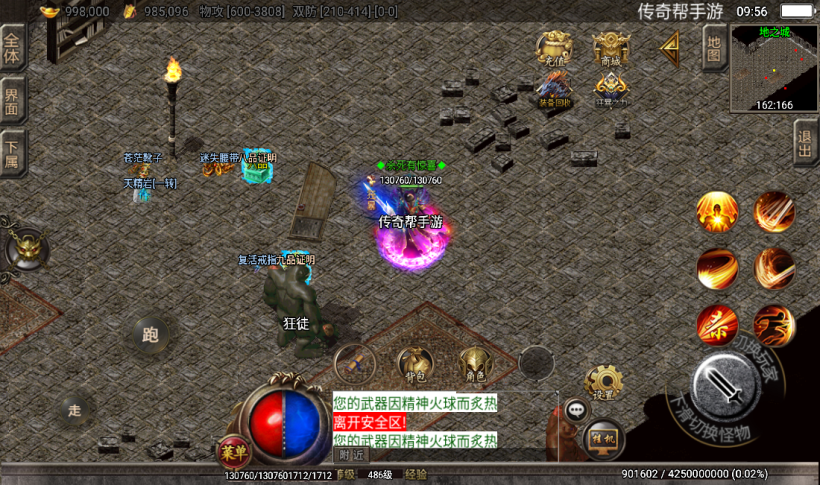The width and height of the screenshot is (820, 485).
Task: Open 设置 settings gear
Action: tap(603, 383)
